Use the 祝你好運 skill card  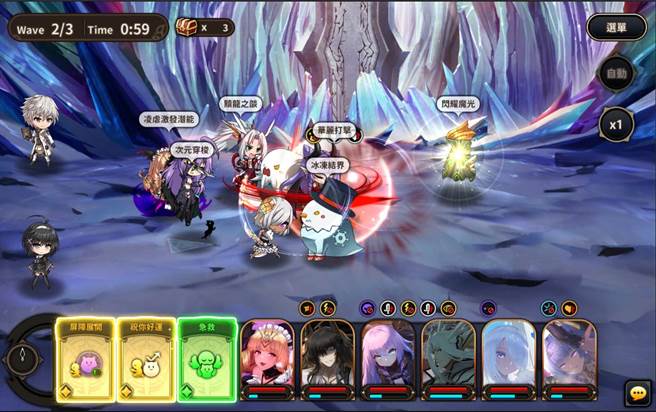tap(144, 359)
